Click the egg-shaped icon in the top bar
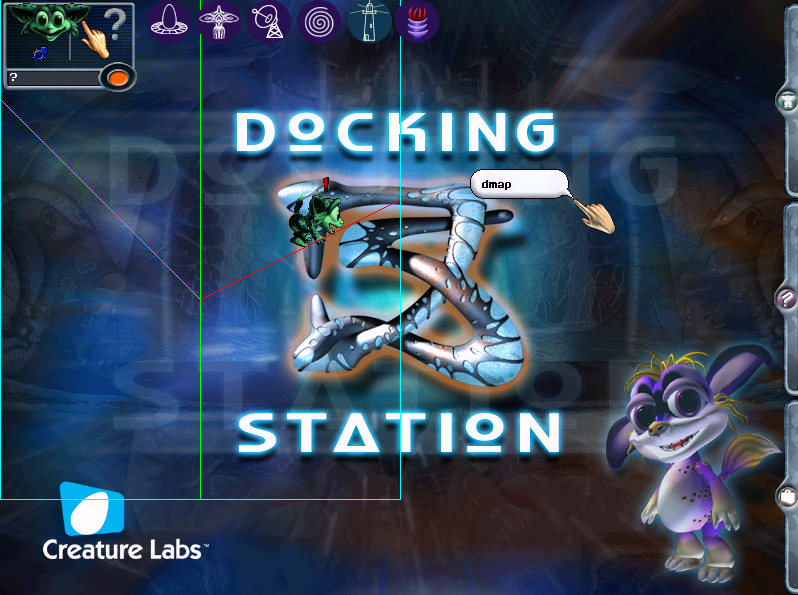The height and width of the screenshot is (595, 798). 170,22
